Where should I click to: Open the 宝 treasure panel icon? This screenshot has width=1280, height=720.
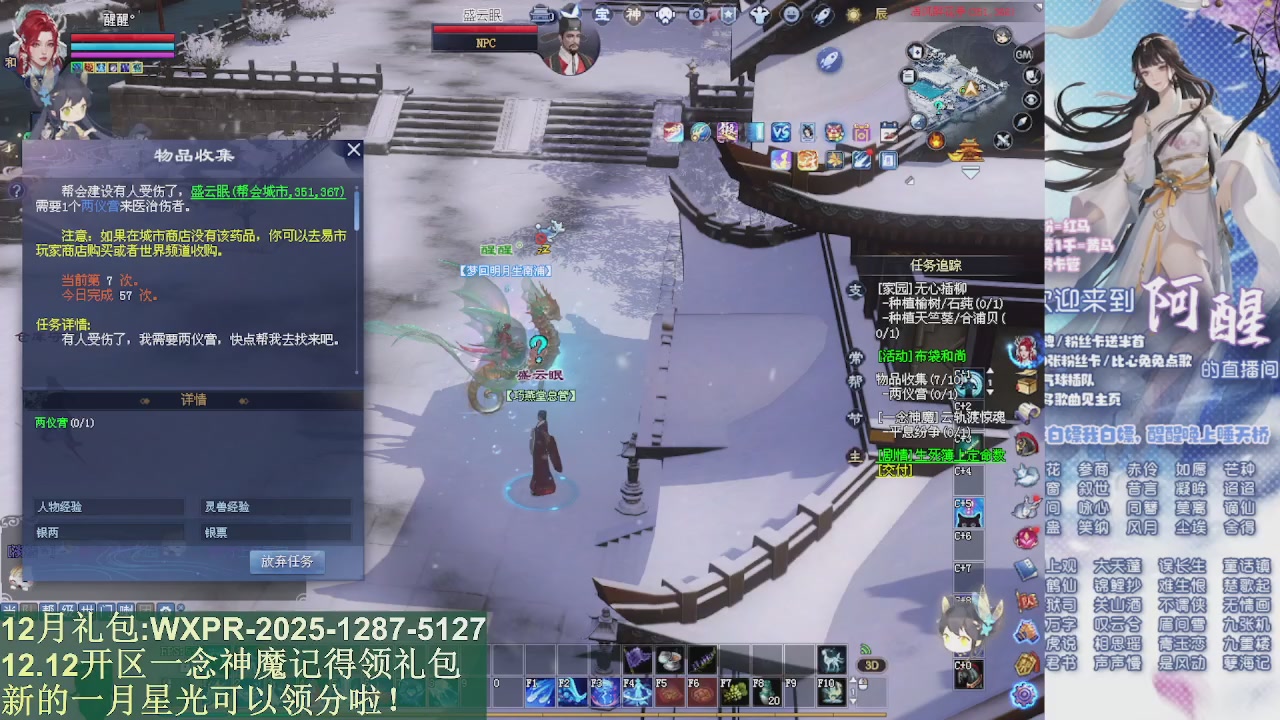[603, 13]
